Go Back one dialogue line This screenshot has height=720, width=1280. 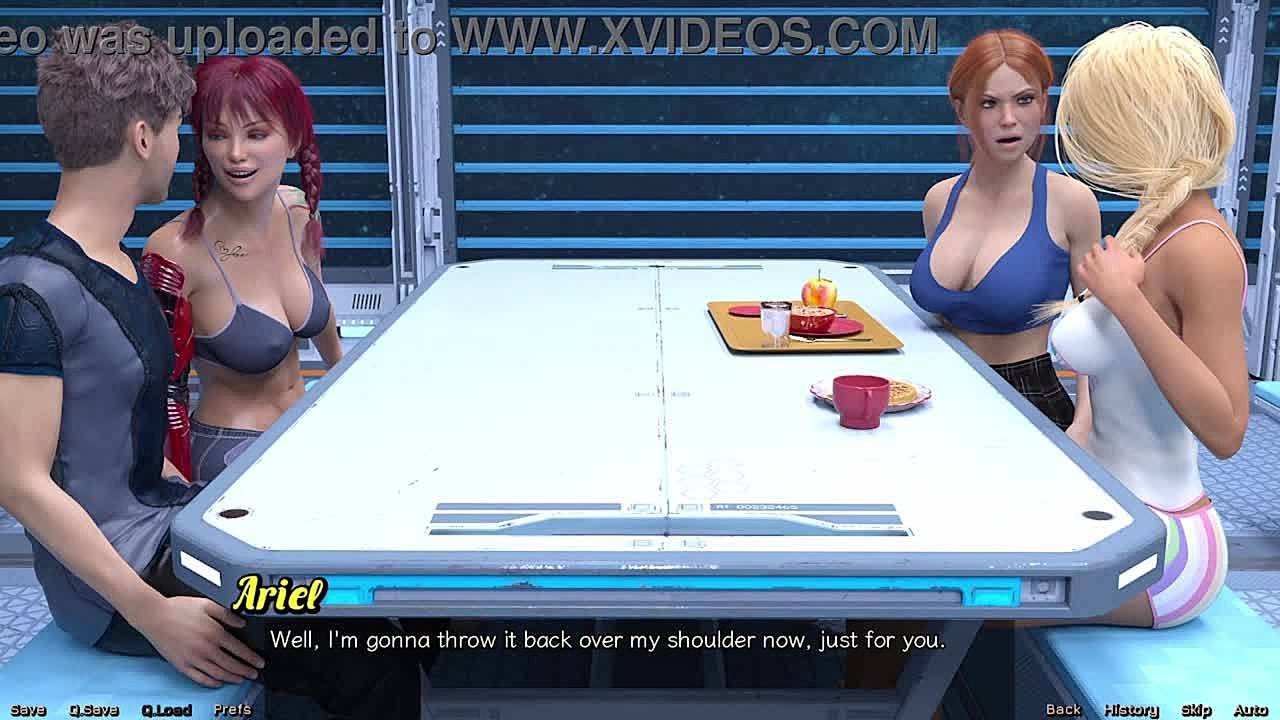(x=1063, y=710)
